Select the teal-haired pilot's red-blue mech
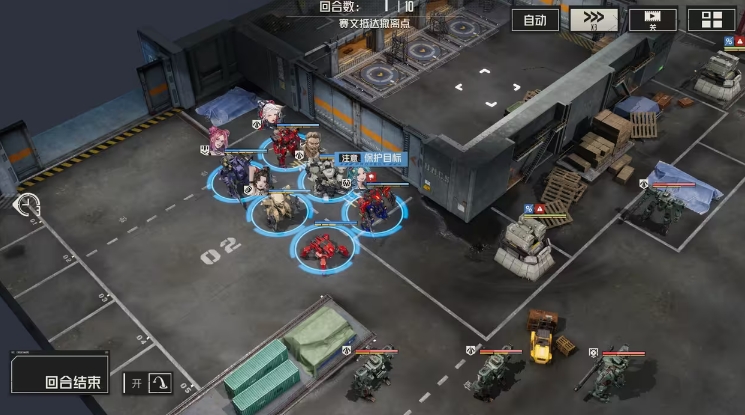745x415 pixels. (373, 208)
